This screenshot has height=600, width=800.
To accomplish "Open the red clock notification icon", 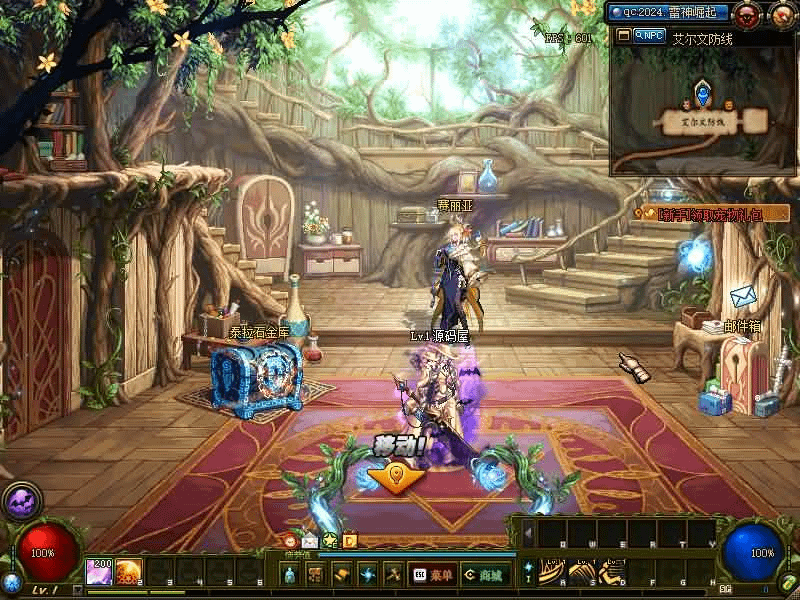I will (290, 541).
